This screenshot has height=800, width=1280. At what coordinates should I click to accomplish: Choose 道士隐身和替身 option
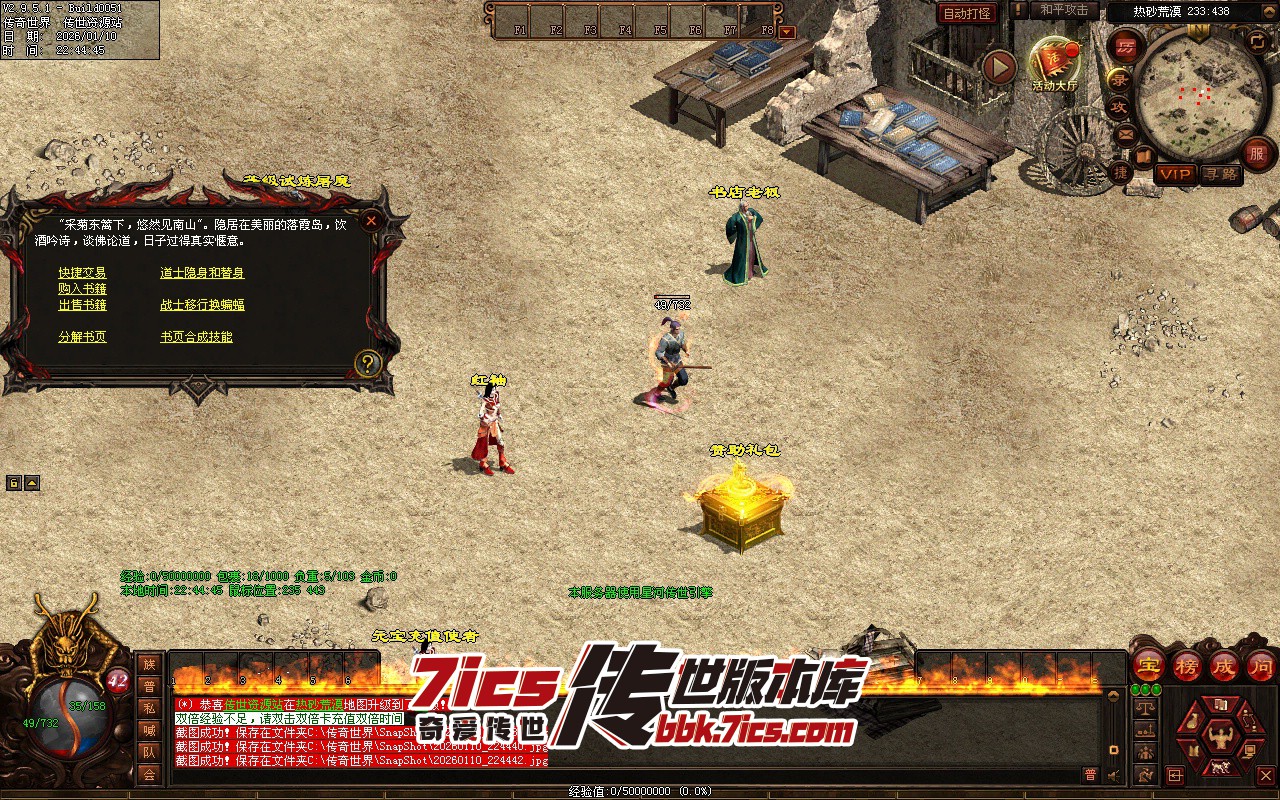tap(202, 273)
